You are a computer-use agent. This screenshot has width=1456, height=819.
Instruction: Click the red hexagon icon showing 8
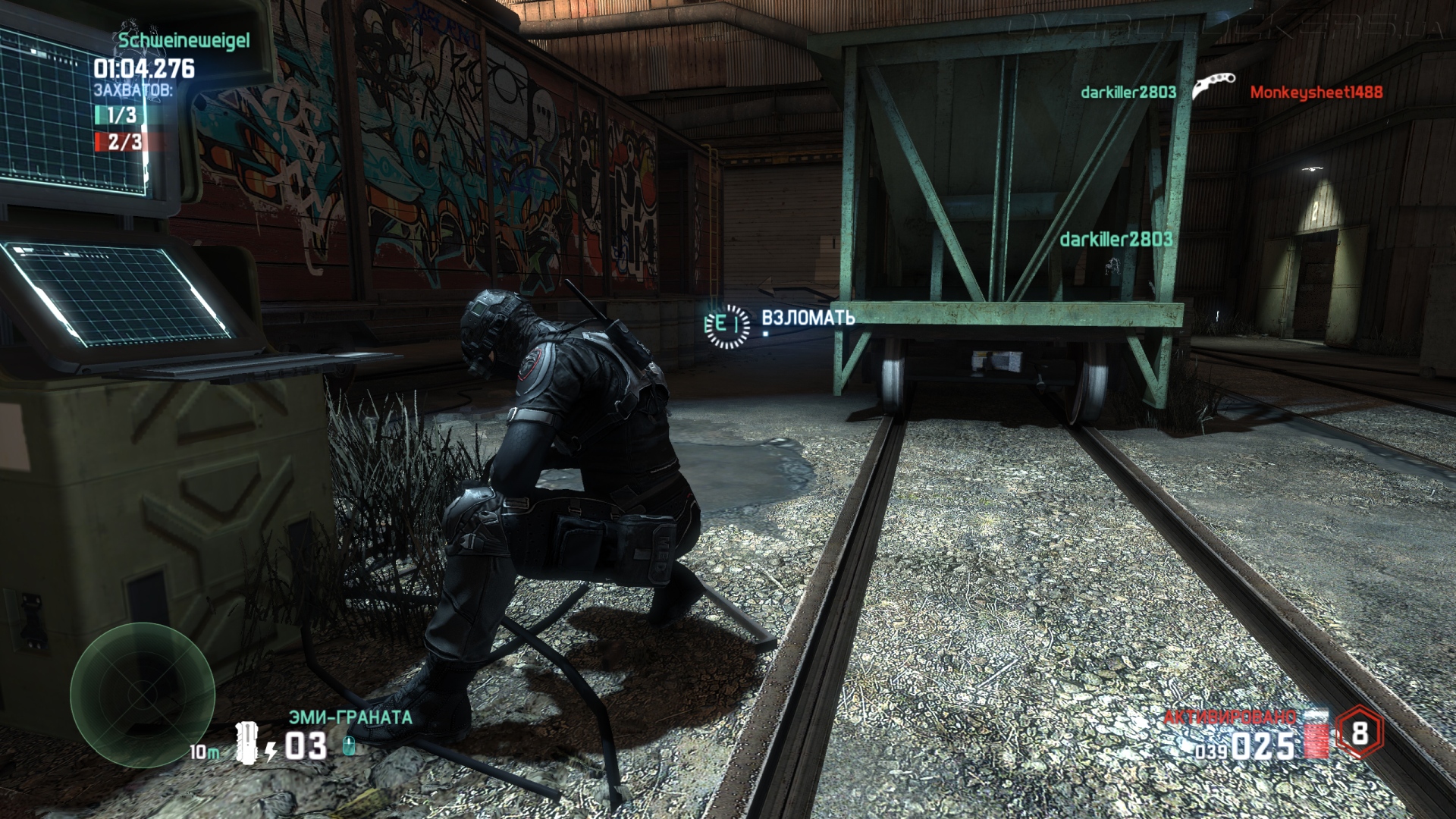click(1359, 733)
